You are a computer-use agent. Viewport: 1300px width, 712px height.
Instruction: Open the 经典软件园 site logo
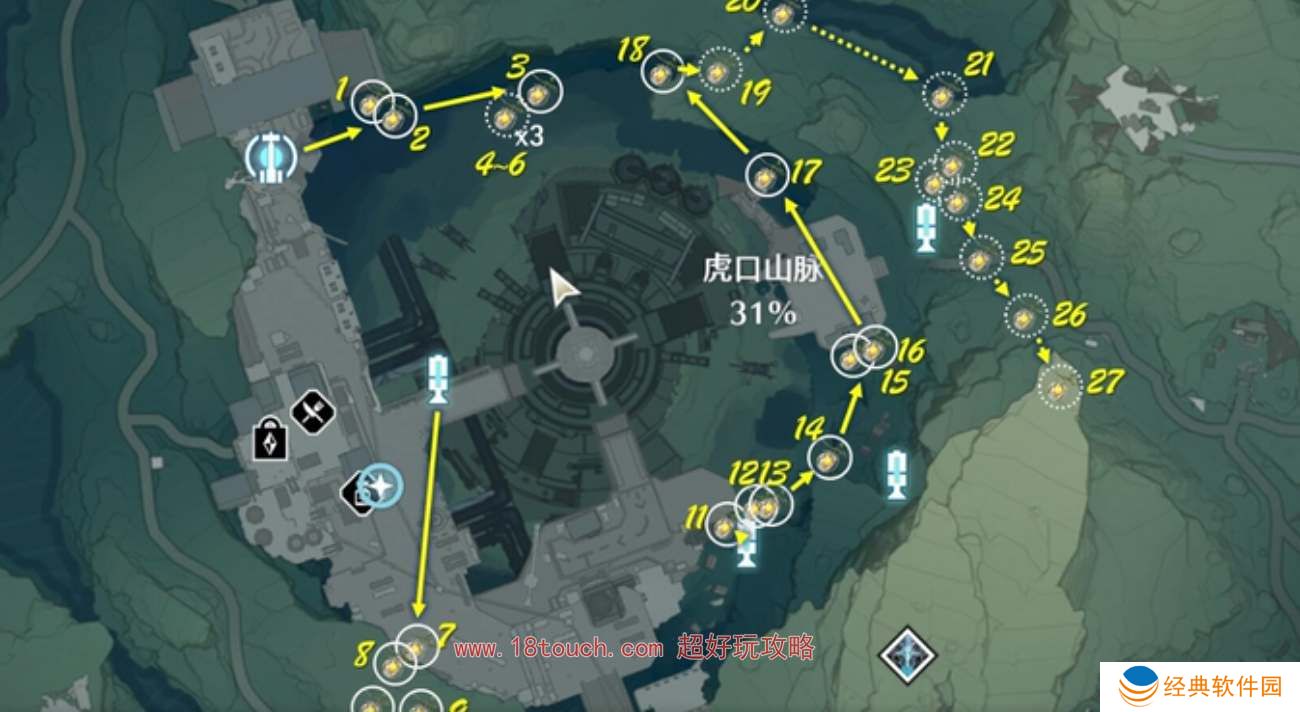(x=1200, y=687)
